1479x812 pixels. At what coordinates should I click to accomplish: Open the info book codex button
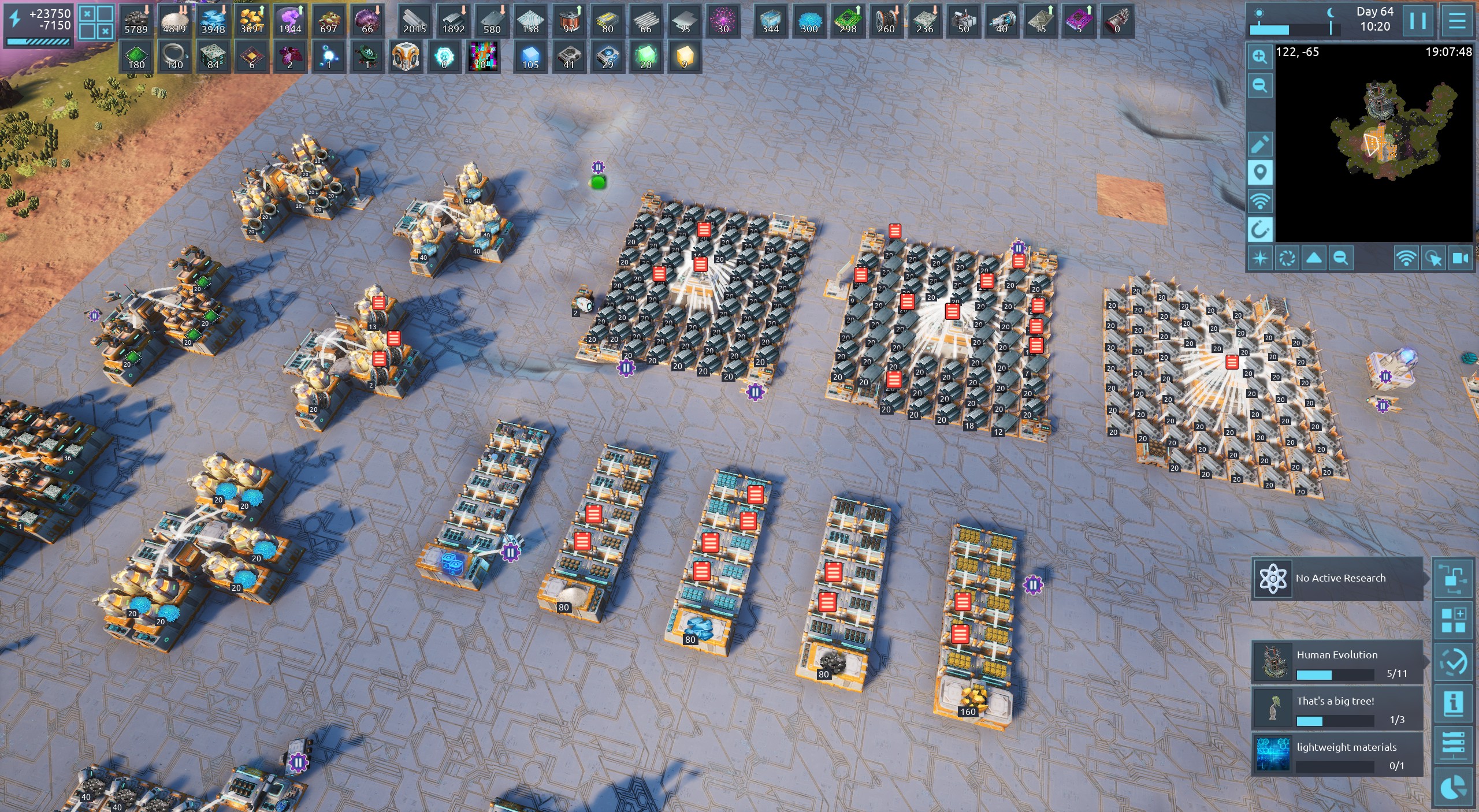pyautogui.click(x=1453, y=703)
